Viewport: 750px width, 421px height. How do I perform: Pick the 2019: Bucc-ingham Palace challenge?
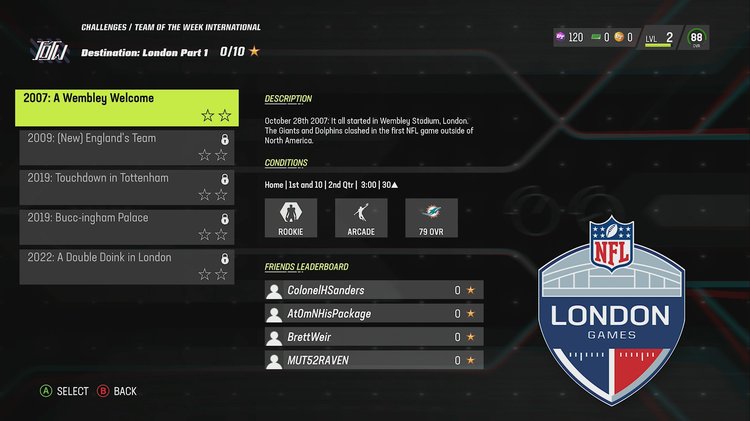point(127,226)
